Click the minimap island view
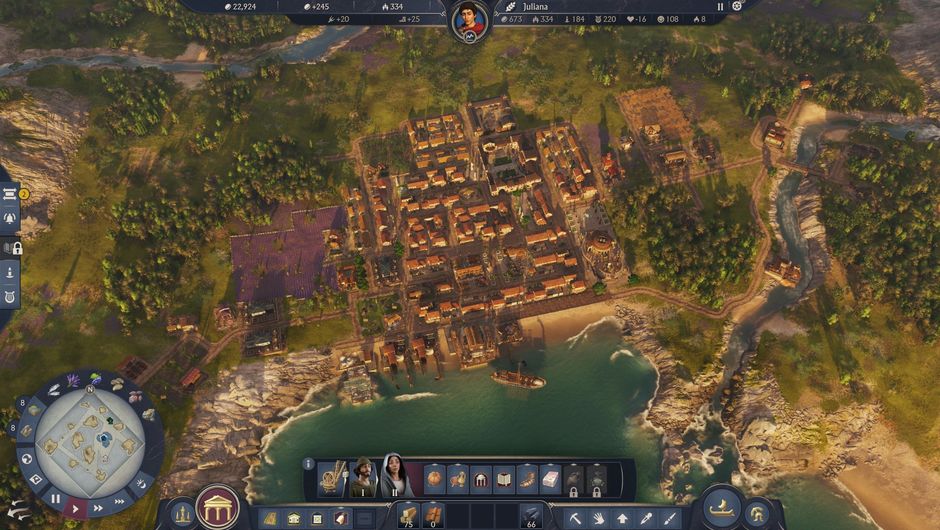Screen dimensions: 940x530 point(89,441)
